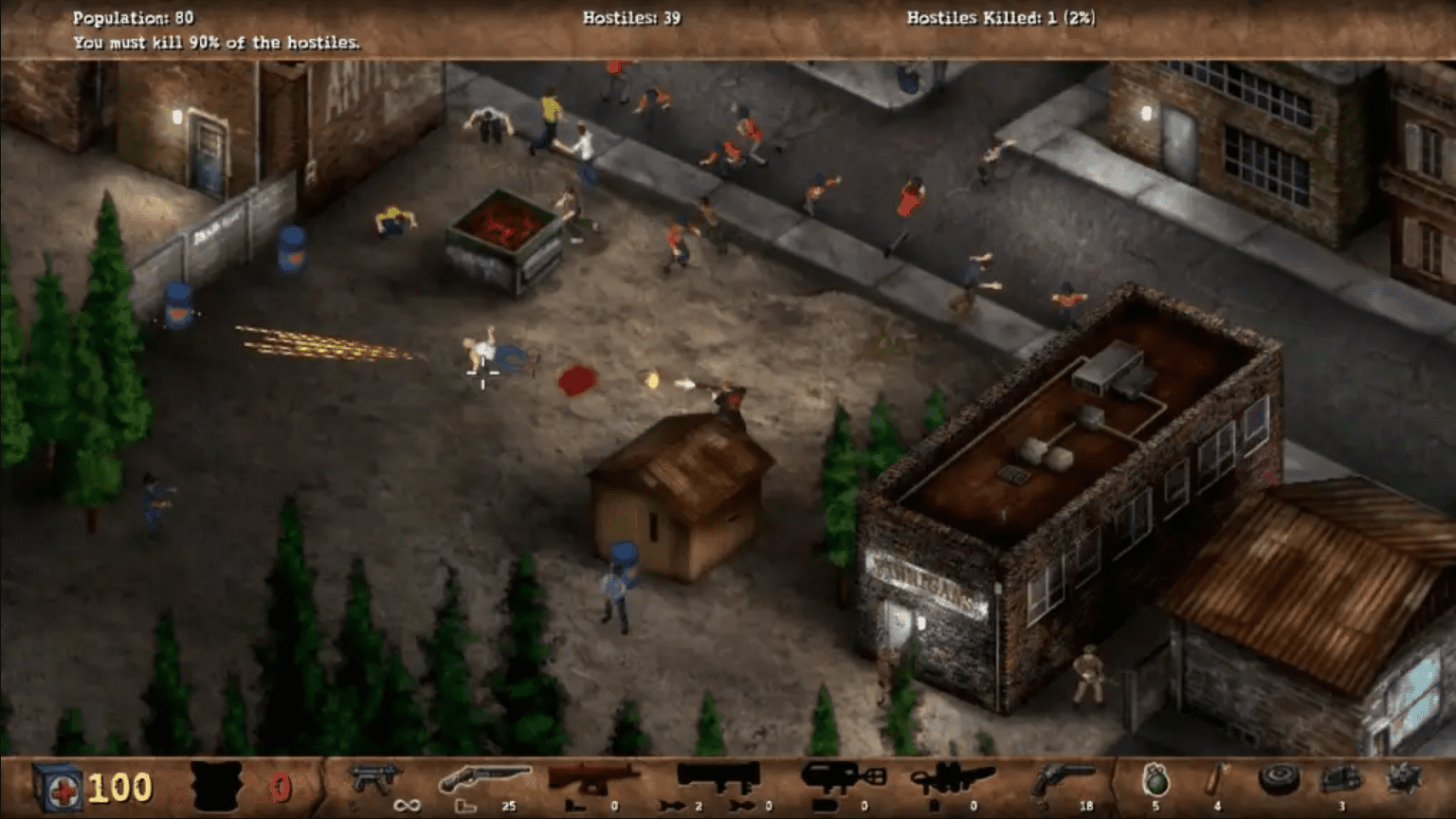Select the molotov stick weapon icon
The width and height of the screenshot is (1456, 819).
pyautogui.click(x=1215, y=779)
